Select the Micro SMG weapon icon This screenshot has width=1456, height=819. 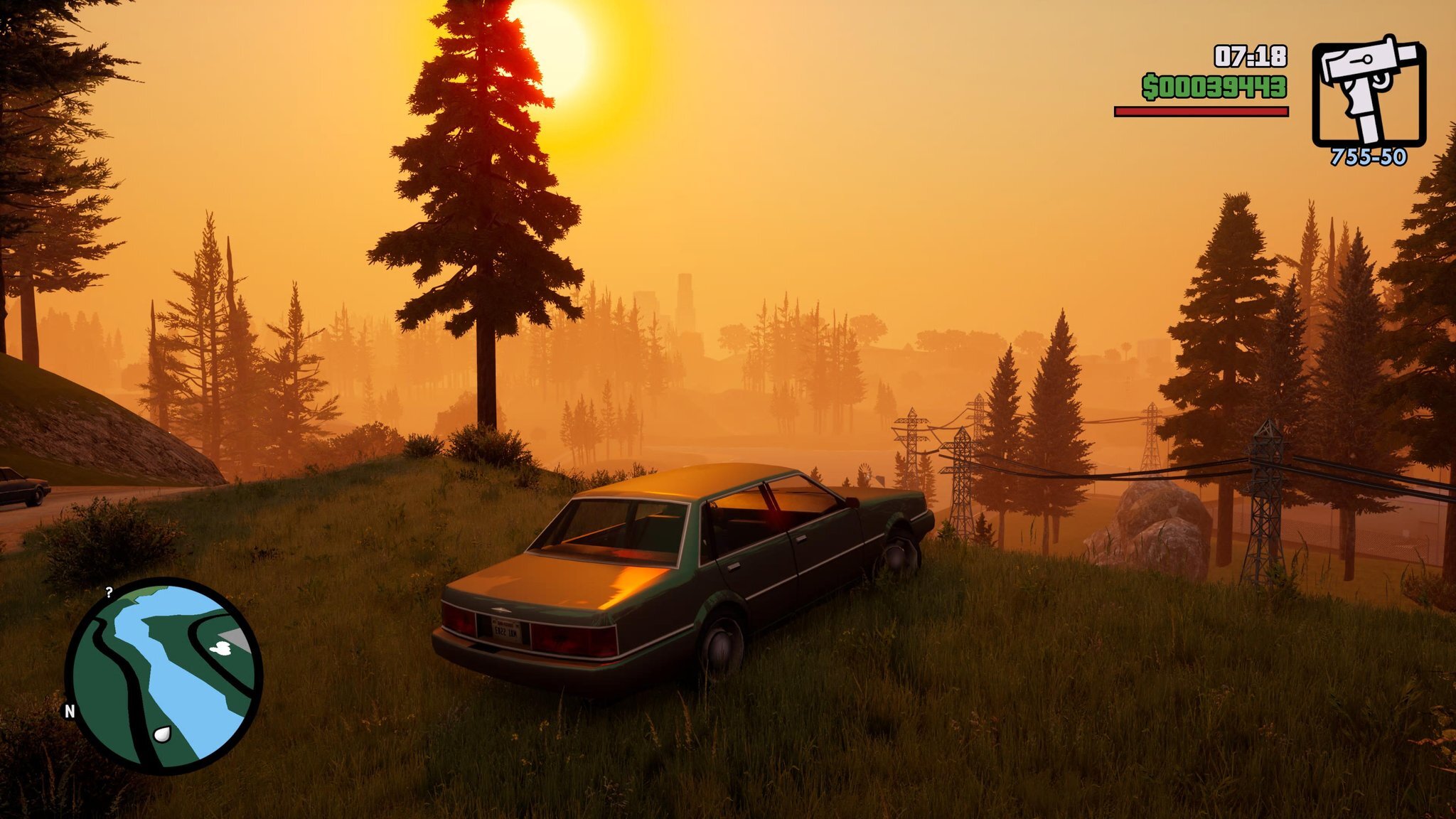click(x=1368, y=93)
